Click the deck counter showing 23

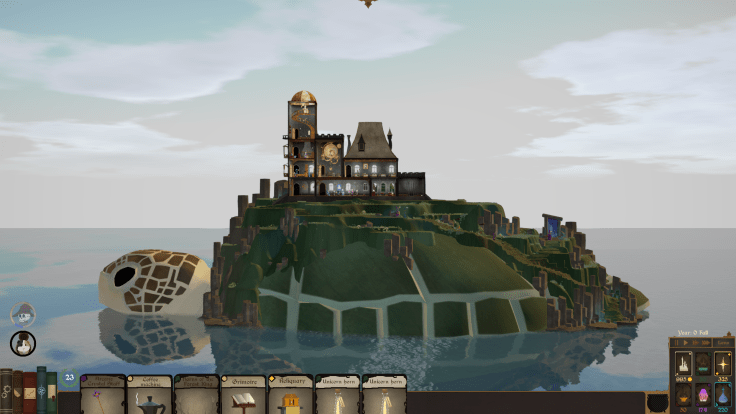69,378
